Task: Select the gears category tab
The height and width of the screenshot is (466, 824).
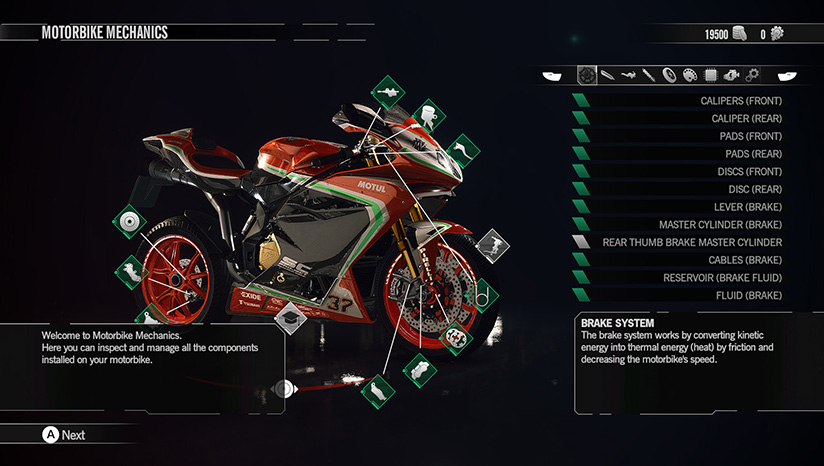Action: pos(752,75)
